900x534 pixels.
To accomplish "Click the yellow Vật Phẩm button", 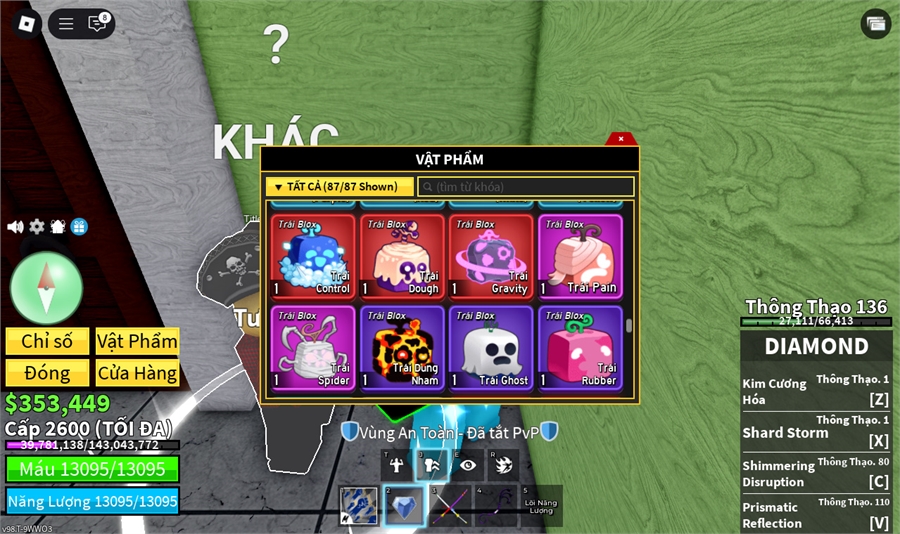I will (137, 341).
